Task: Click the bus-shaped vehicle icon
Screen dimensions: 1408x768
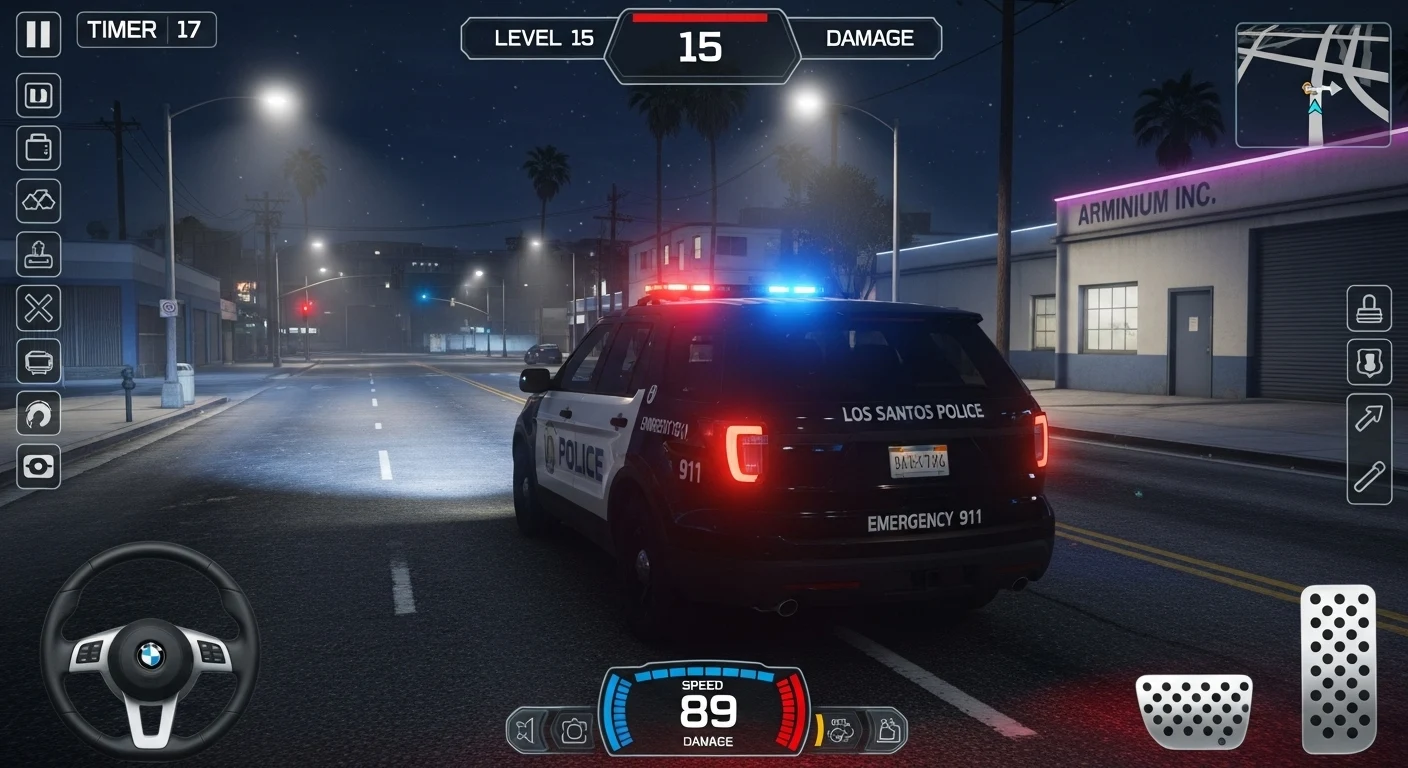Action: tap(38, 360)
